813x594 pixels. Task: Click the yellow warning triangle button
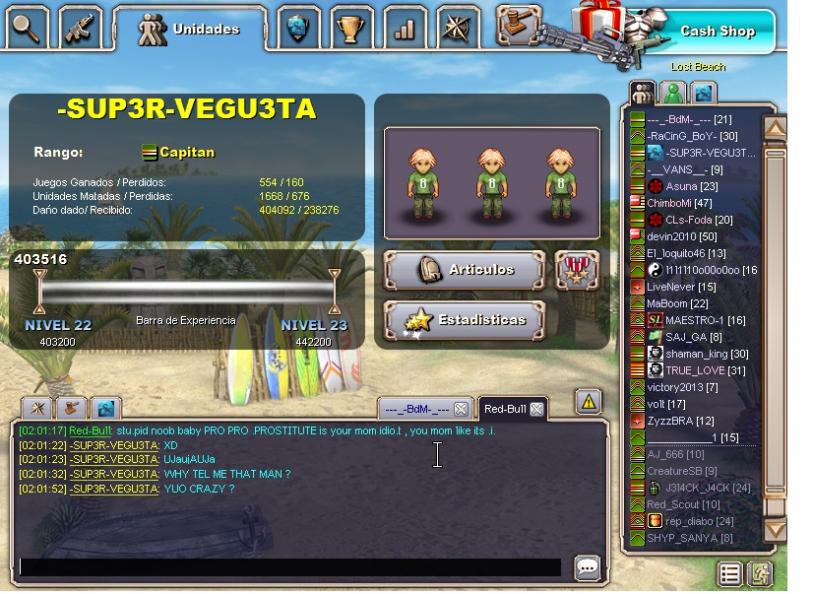pos(588,402)
